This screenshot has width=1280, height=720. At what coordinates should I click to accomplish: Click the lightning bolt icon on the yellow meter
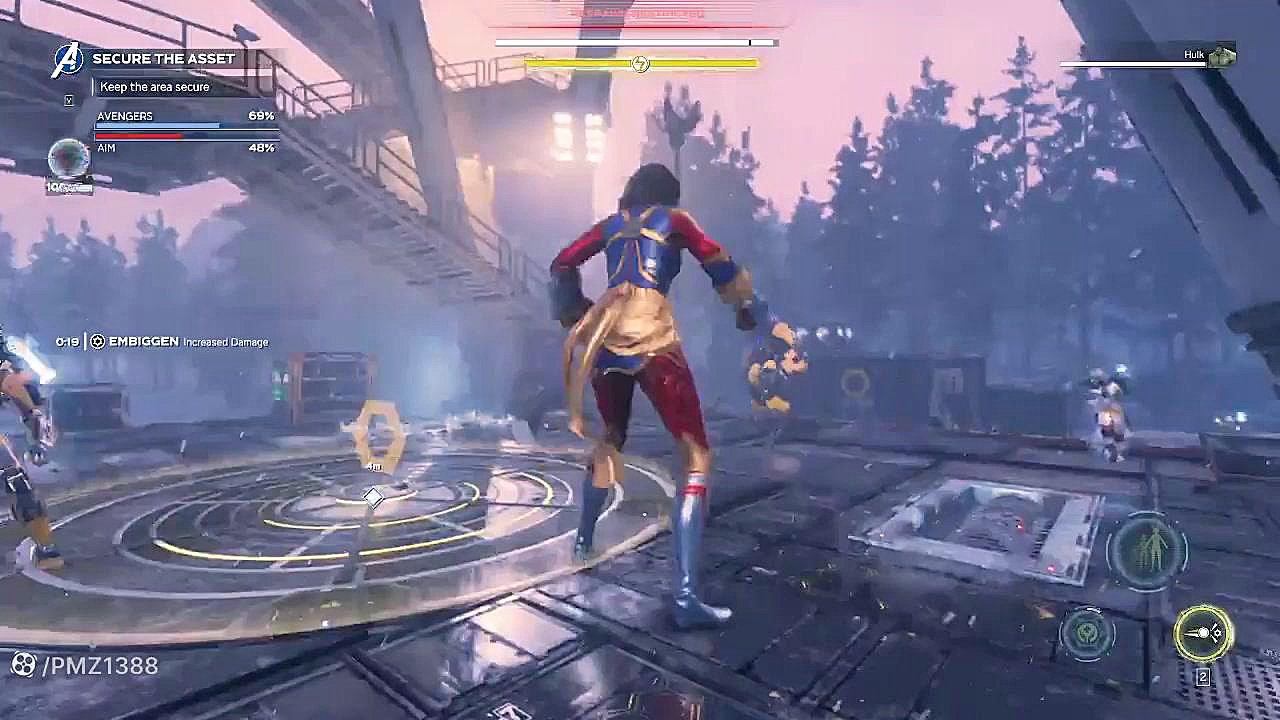640,64
